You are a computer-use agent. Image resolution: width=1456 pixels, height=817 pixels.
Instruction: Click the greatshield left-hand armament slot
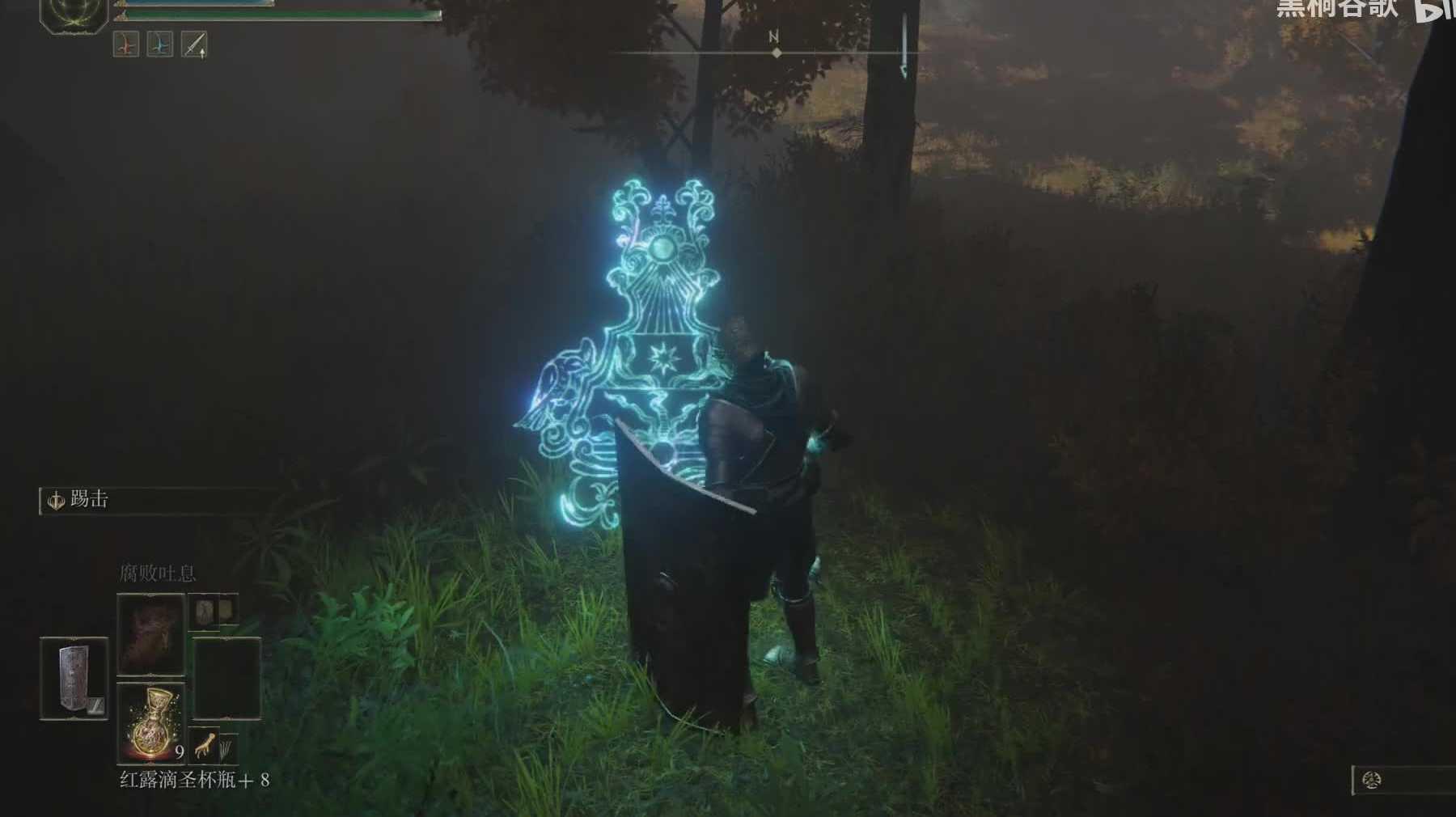(x=74, y=678)
